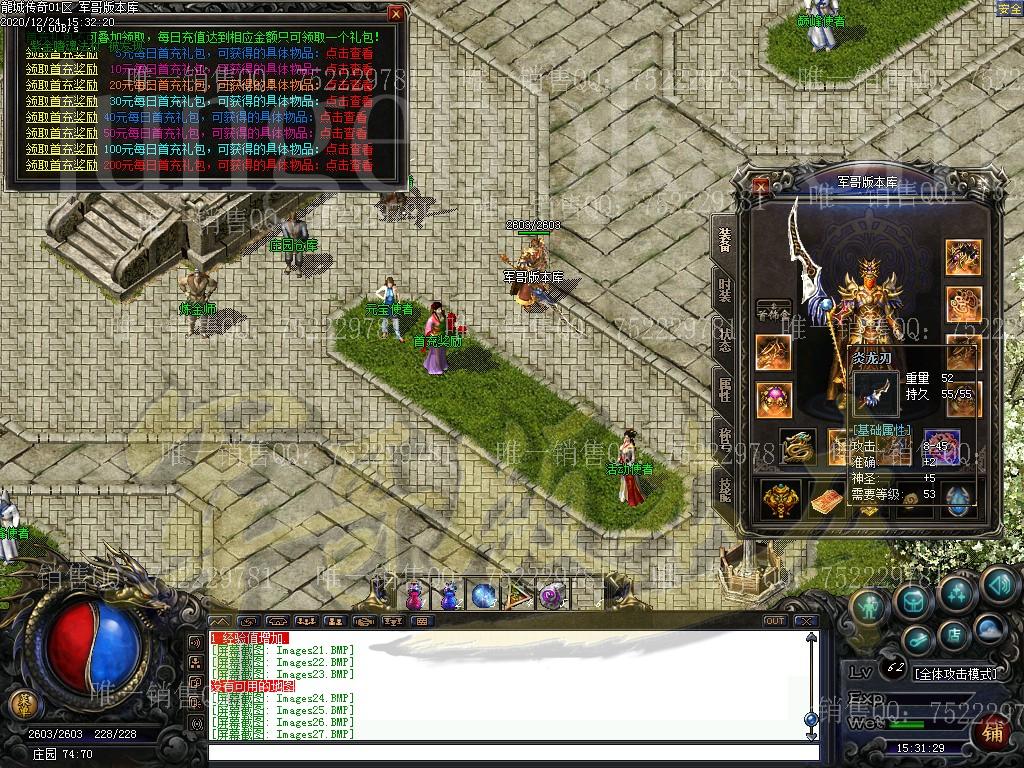The image size is (1024, 768).
Task: Switch to the 时装 tab
Action: (x=725, y=290)
